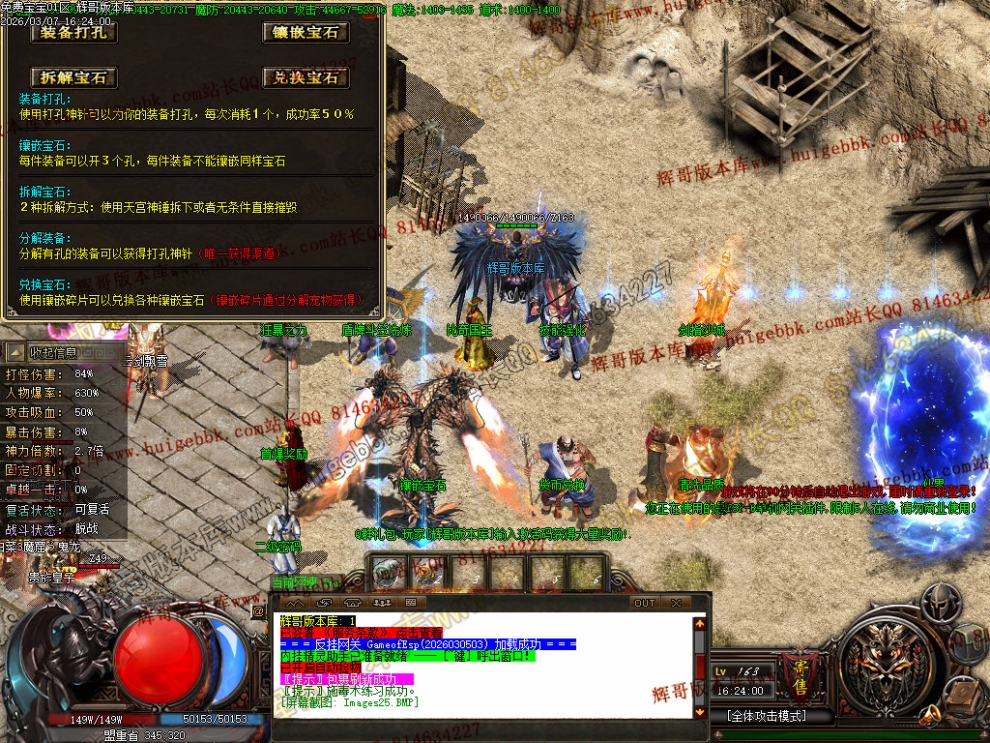
Task: Select the 镶嵌宝石 gem inlay button
Action: coord(306,32)
